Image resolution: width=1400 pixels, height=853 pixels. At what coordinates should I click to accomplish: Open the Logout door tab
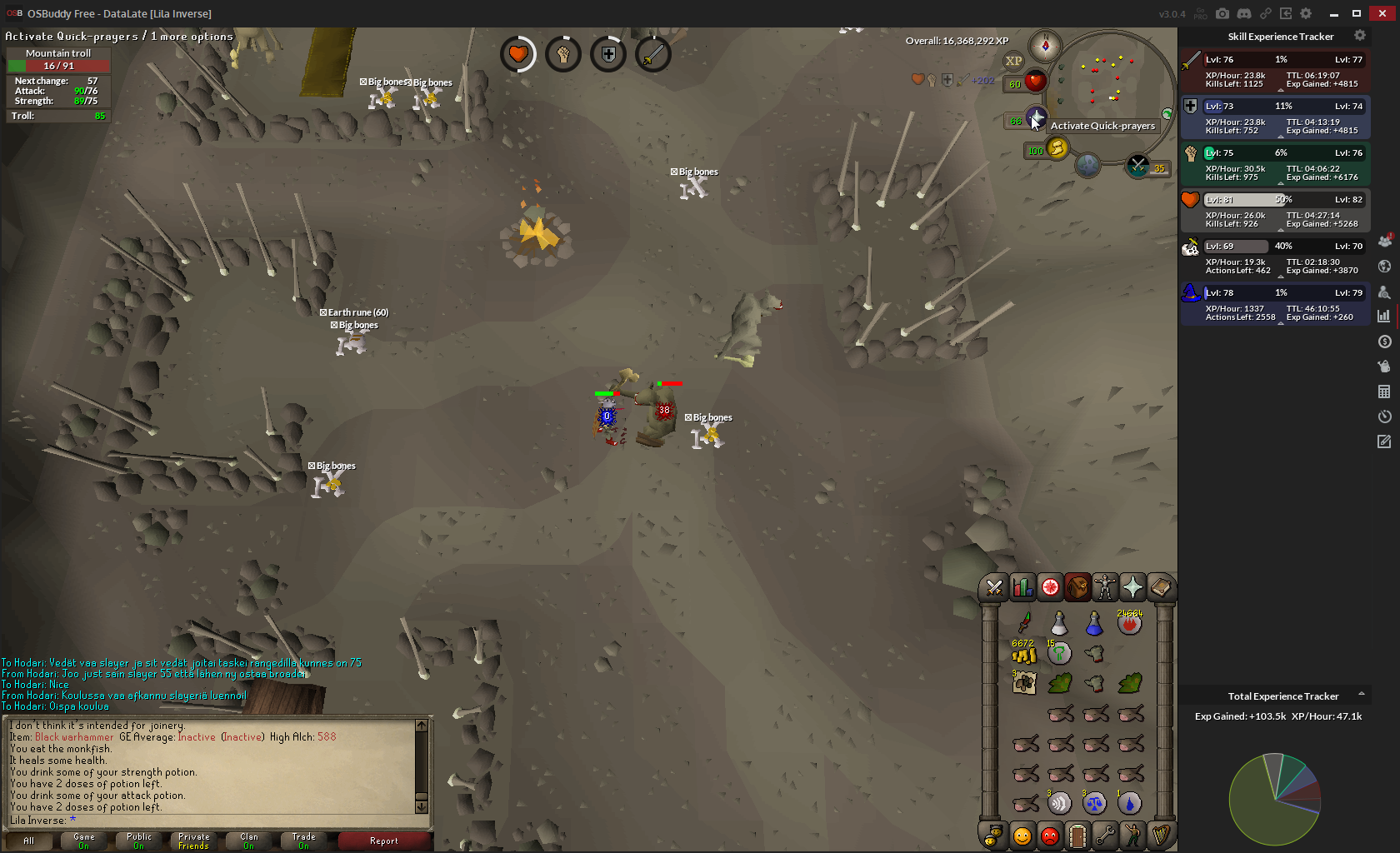[1077, 835]
